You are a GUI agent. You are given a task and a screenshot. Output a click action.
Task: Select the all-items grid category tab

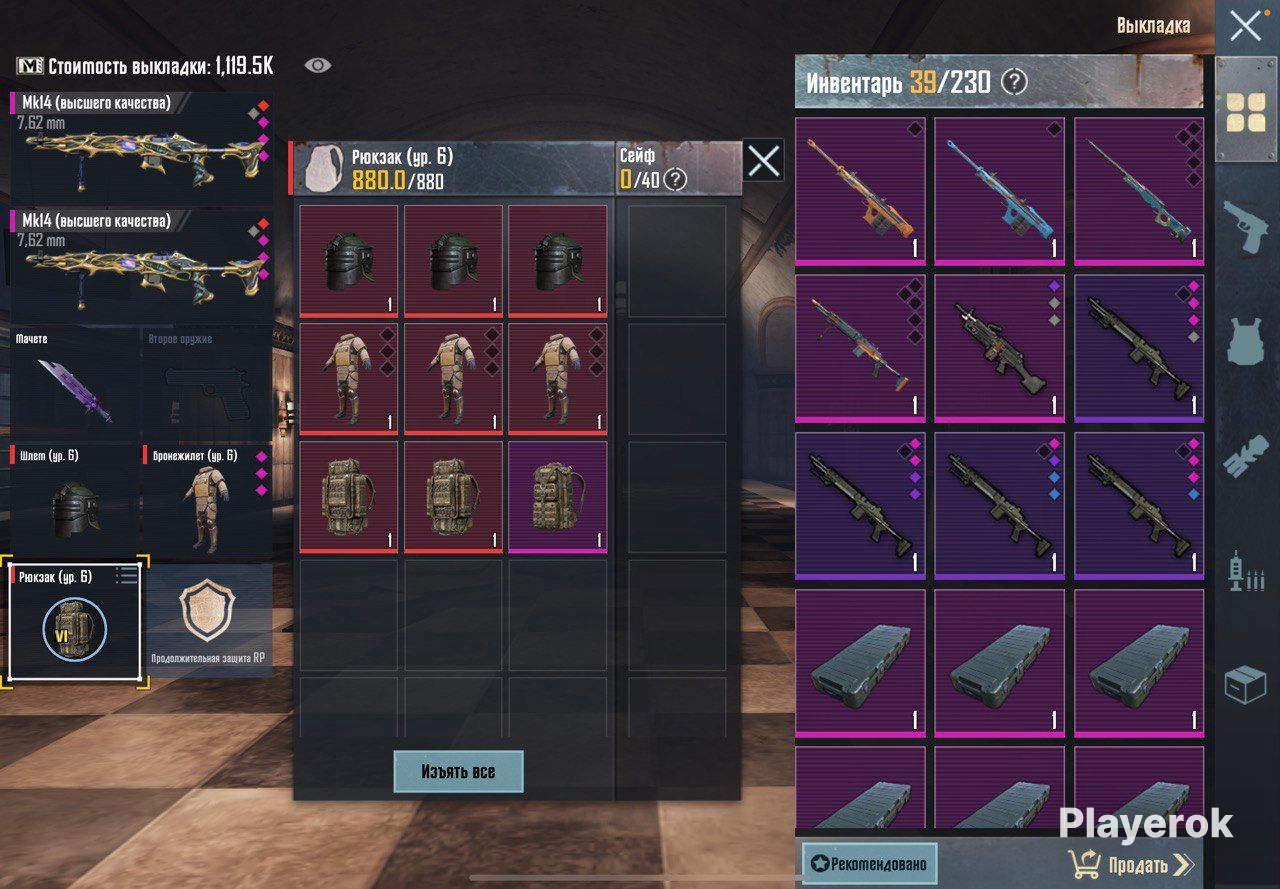1246,112
